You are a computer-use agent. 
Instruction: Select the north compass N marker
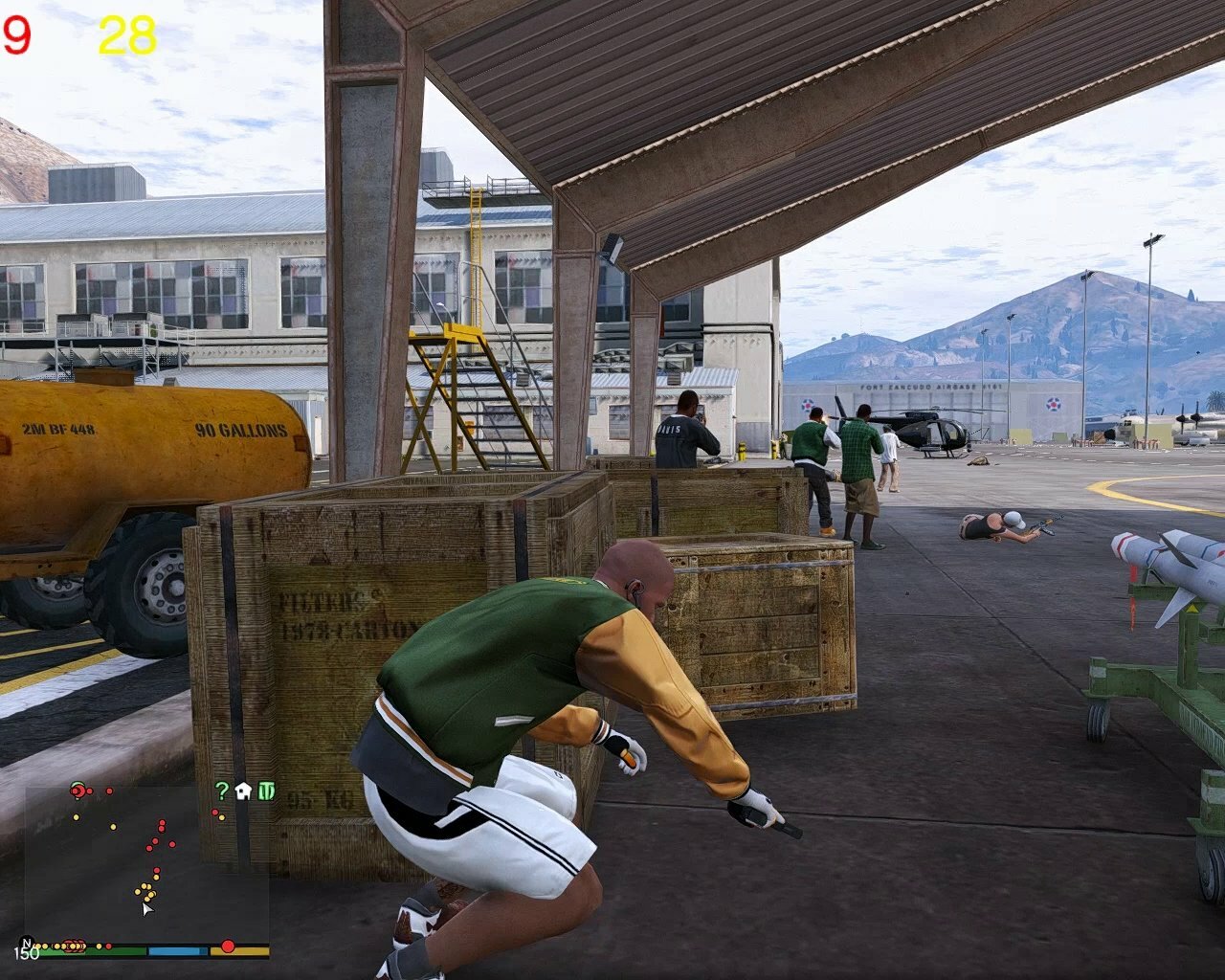(x=25, y=943)
